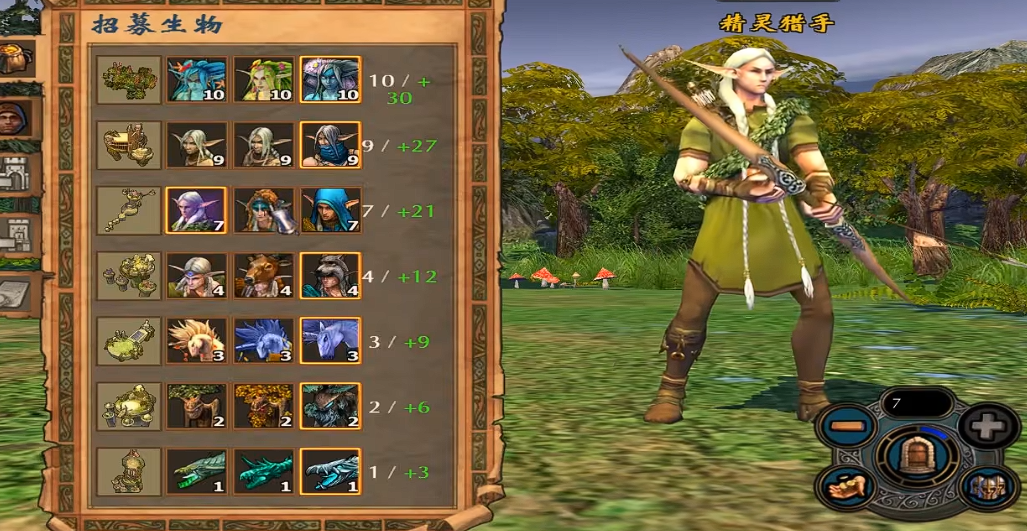Select the highlighted crystal dragon portrait
This screenshot has height=531, width=1027.
(330, 471)
